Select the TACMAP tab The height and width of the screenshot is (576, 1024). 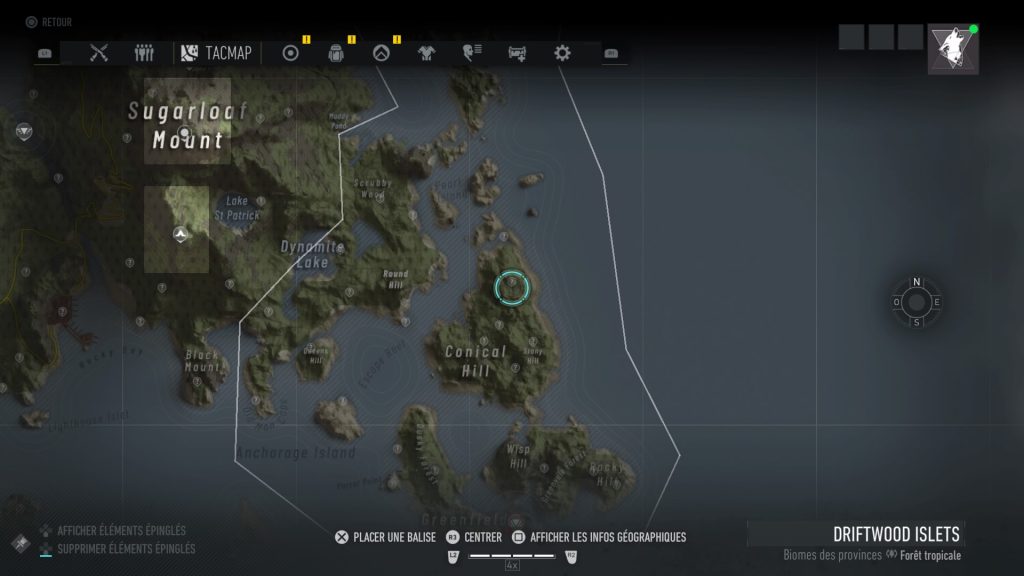tap(217, 53)
